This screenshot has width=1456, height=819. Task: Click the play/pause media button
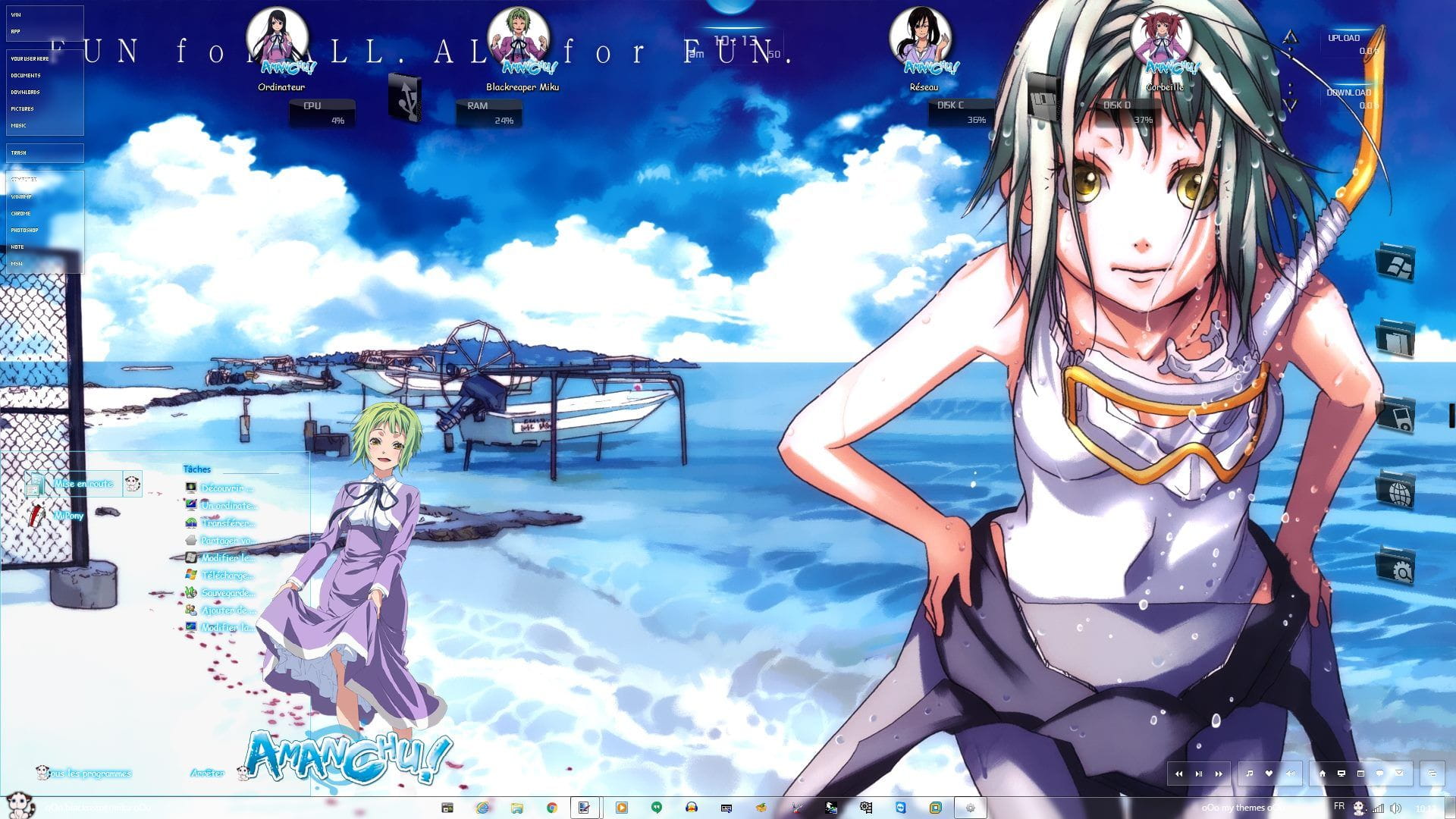[x=1199, y=773]
